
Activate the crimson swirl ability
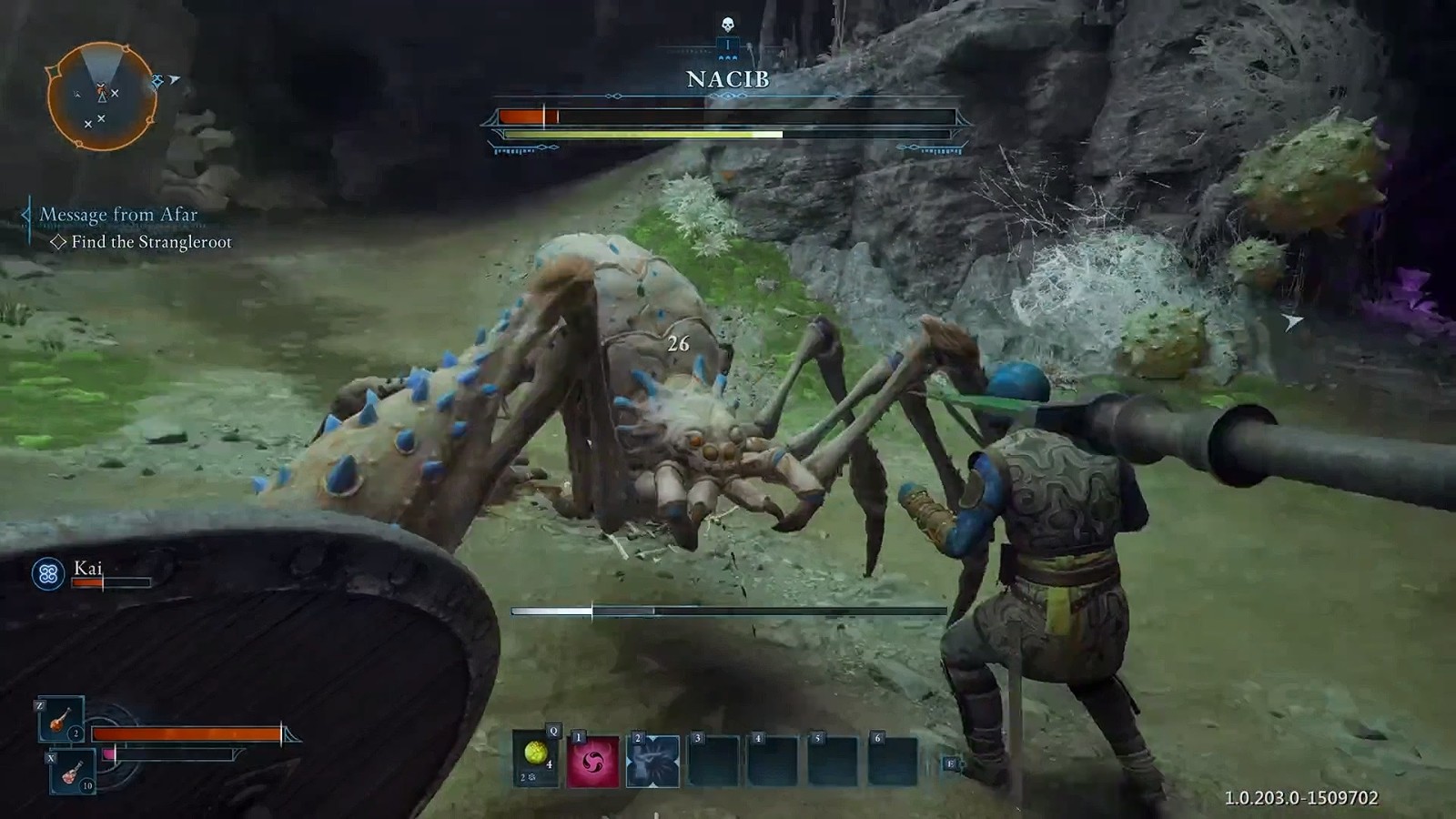click(593, 761)
